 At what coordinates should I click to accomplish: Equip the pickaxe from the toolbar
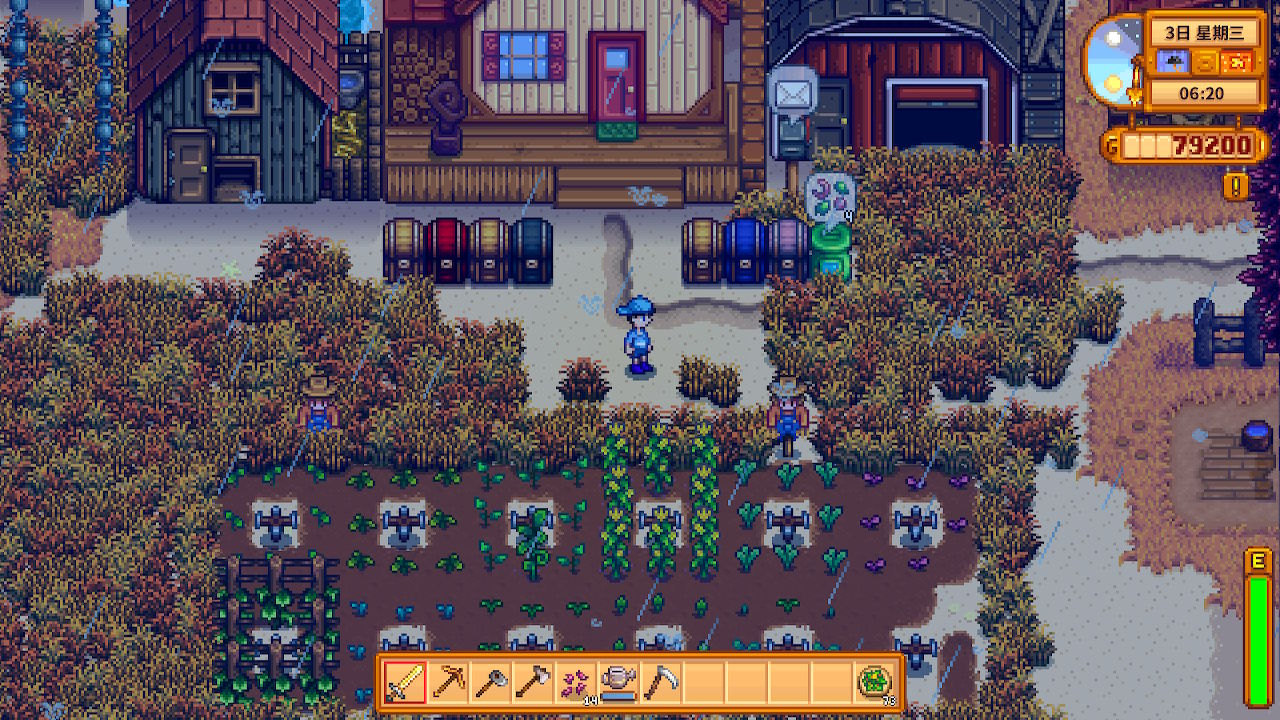tap(448, 682)
